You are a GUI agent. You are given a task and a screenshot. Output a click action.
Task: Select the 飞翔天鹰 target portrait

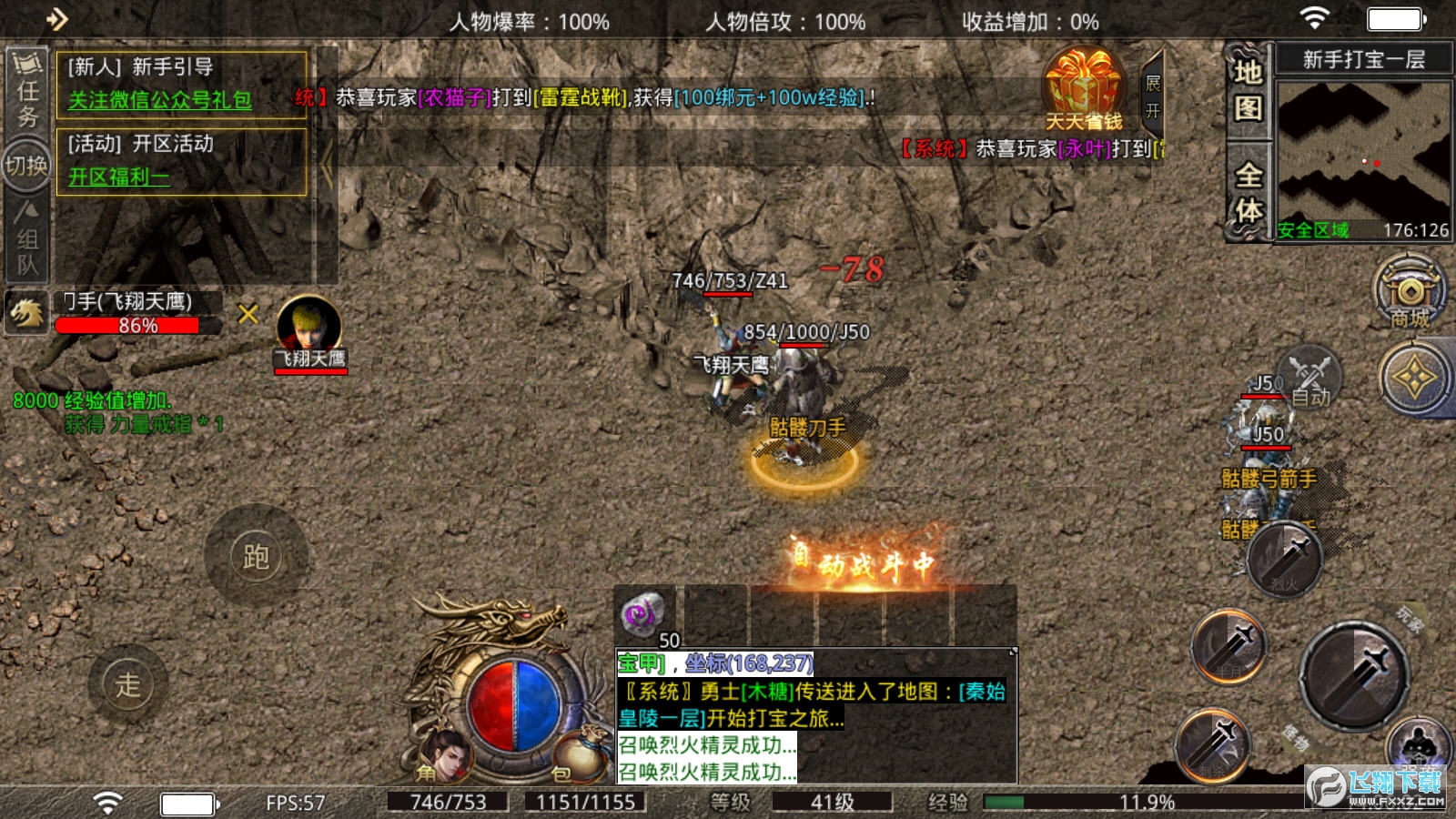pos(309,329)
